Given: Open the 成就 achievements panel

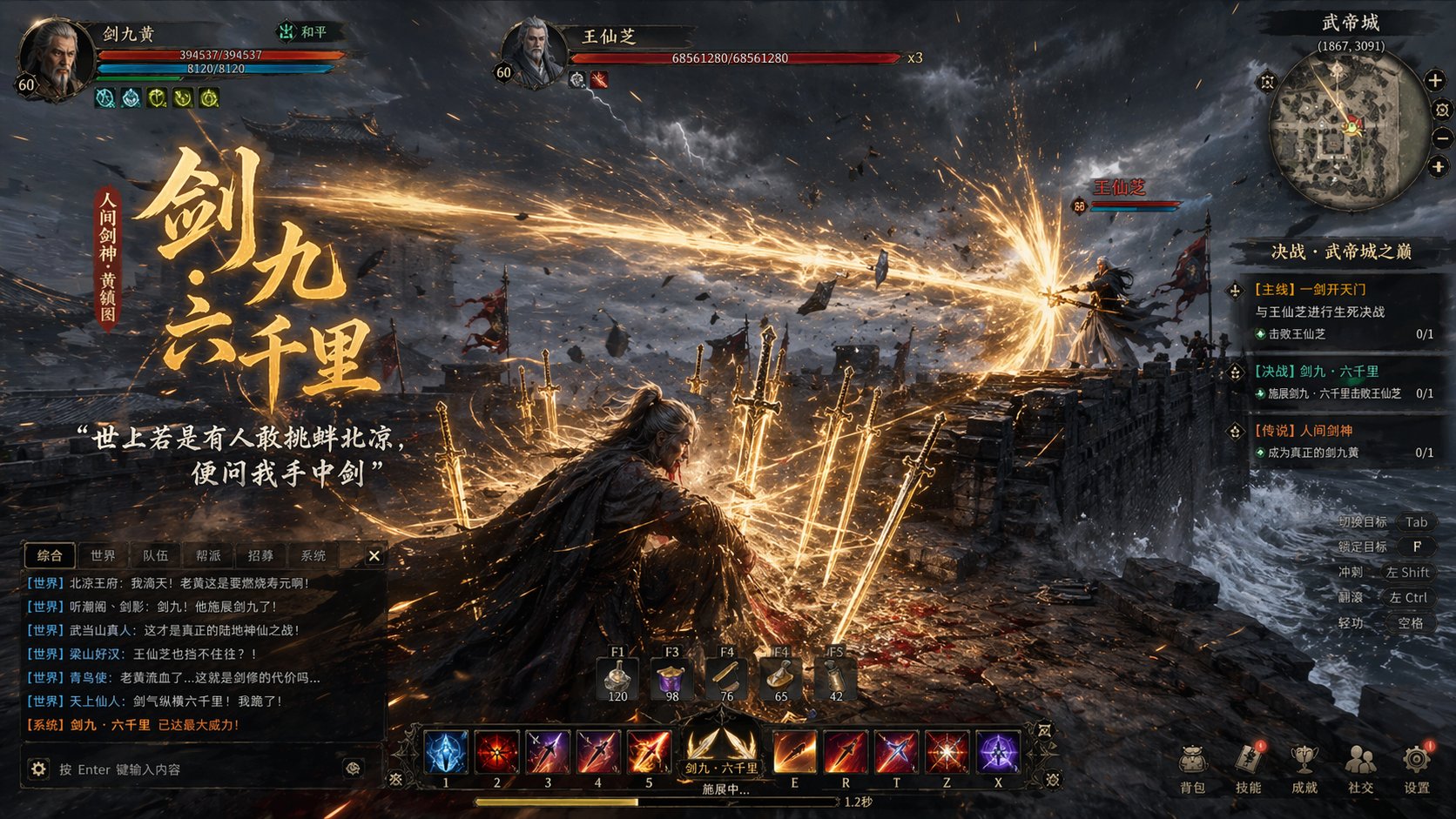Looking at the screenshot, I should click(x=1304, y=768).
